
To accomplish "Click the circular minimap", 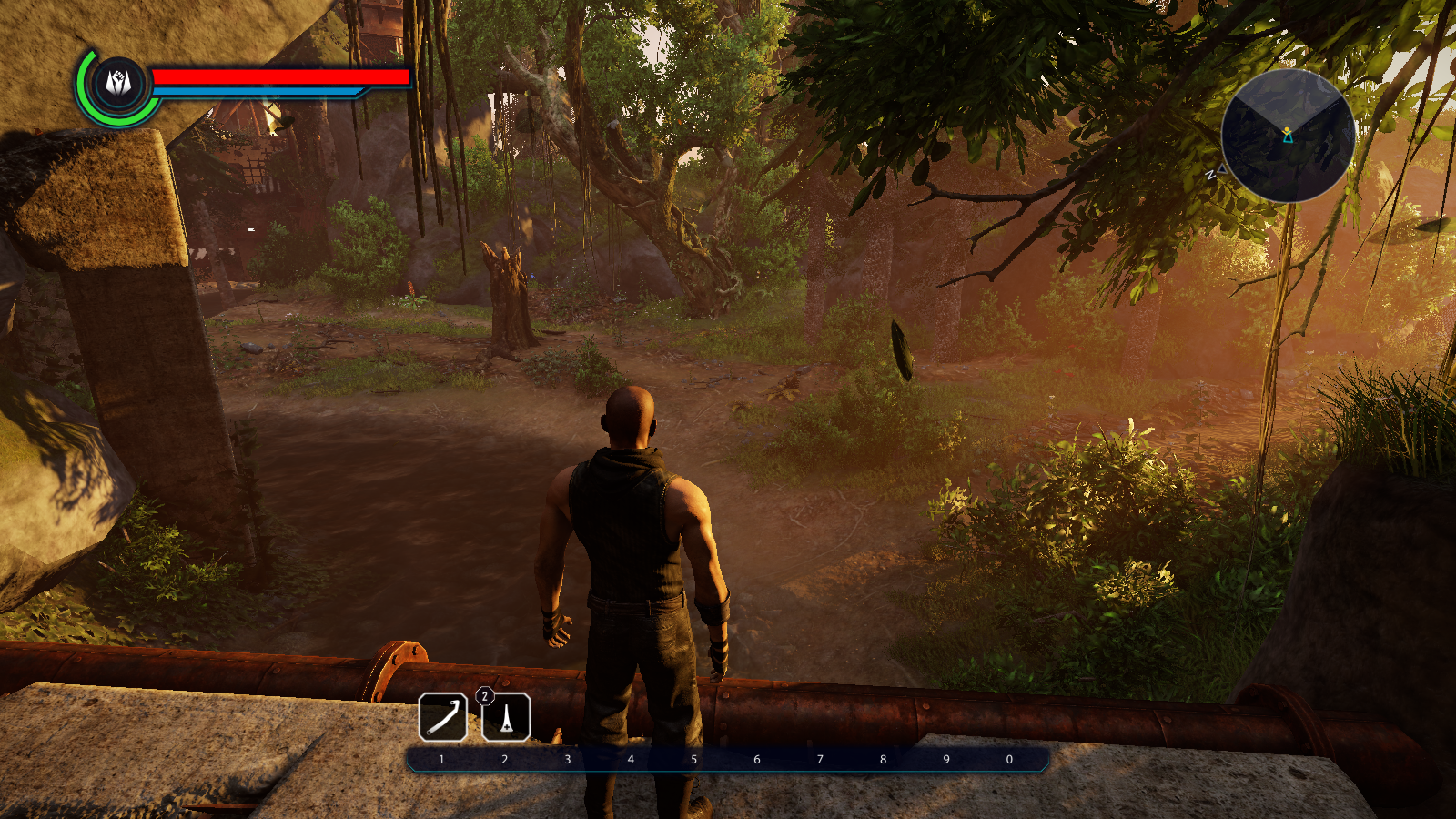I will (x=1288, y=136).
